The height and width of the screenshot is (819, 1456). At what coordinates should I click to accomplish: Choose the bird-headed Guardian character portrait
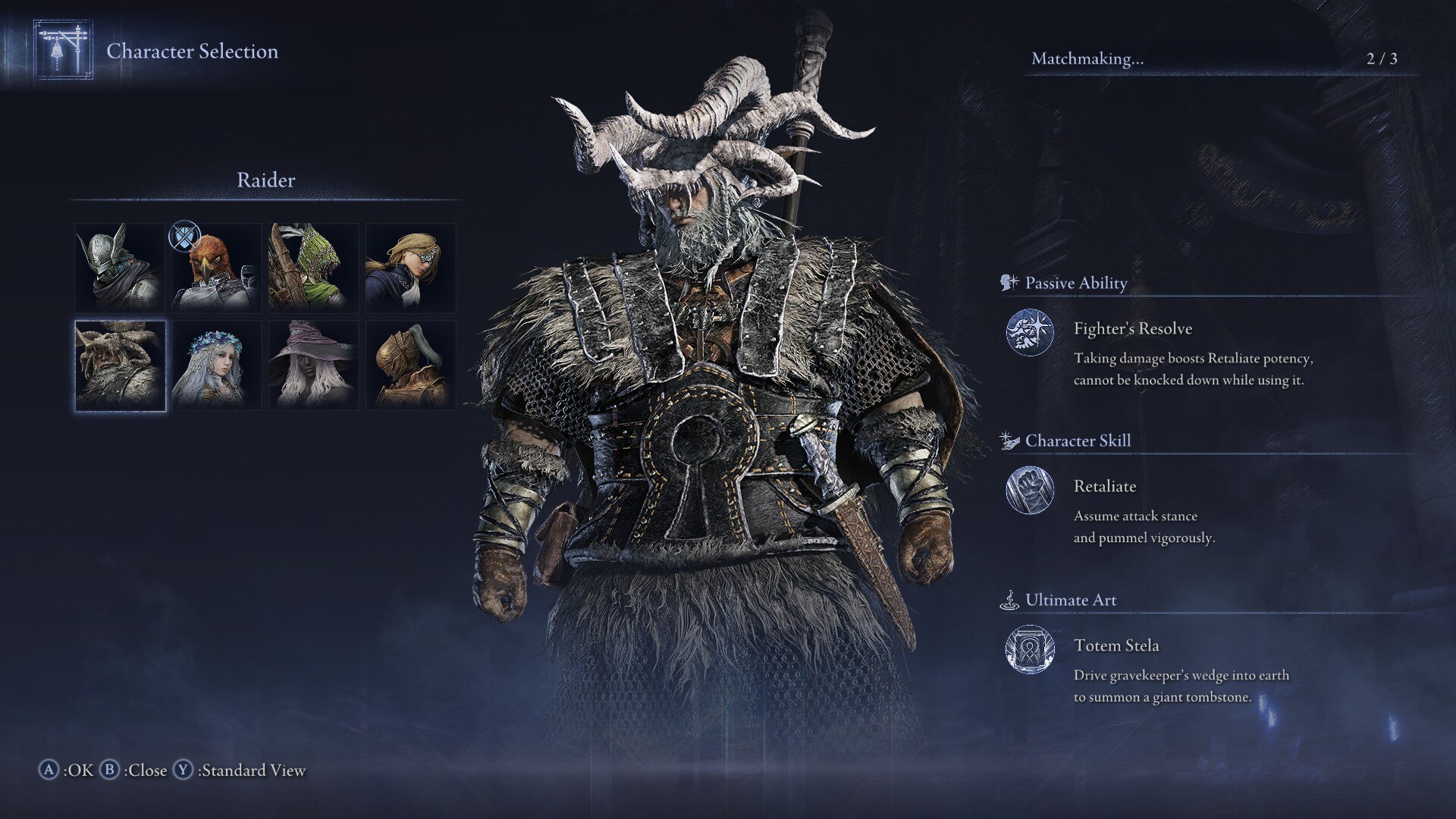click(x=217, y=268)
